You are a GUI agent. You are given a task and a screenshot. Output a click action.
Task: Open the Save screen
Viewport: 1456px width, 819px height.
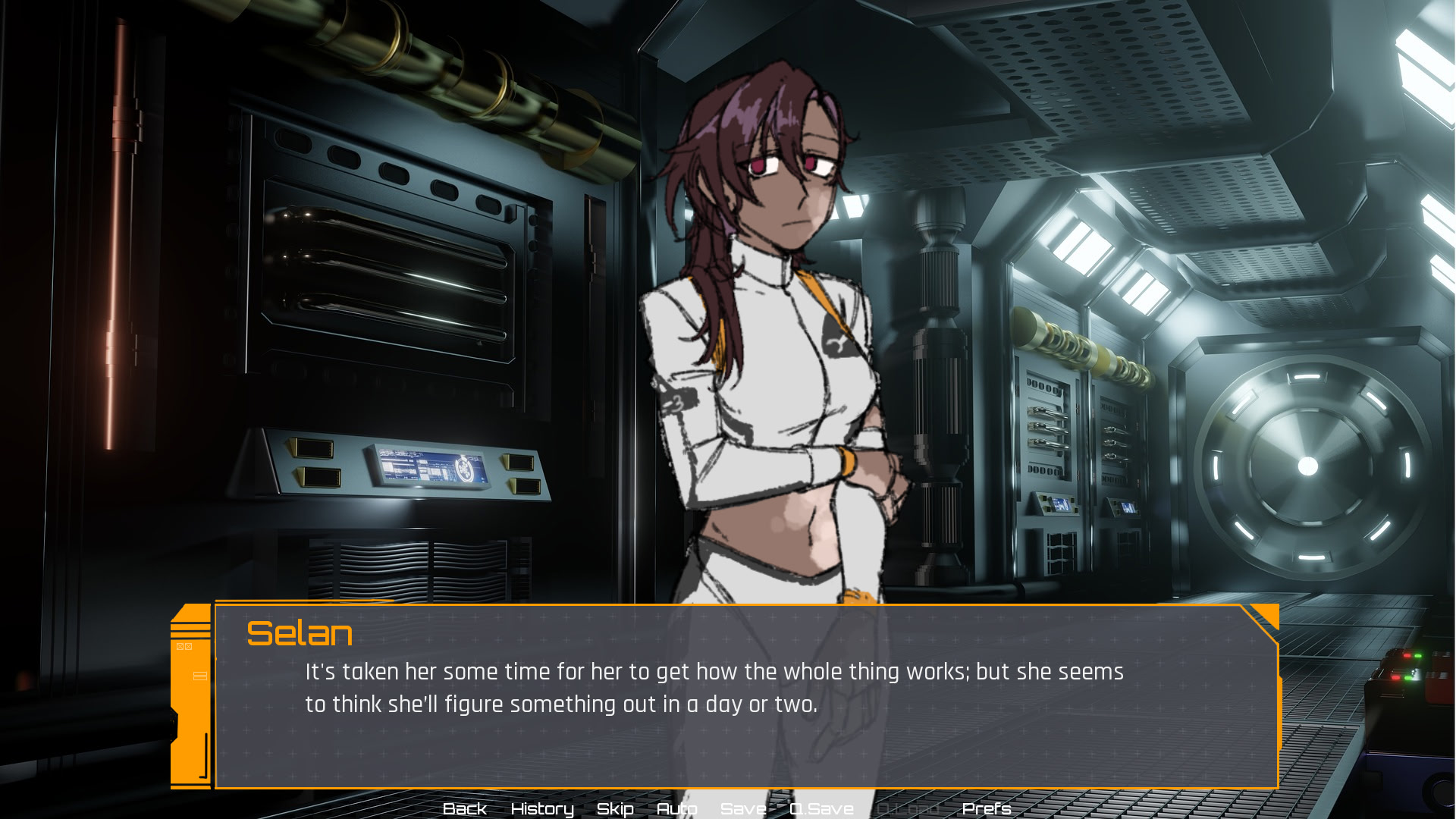[743, 808]
